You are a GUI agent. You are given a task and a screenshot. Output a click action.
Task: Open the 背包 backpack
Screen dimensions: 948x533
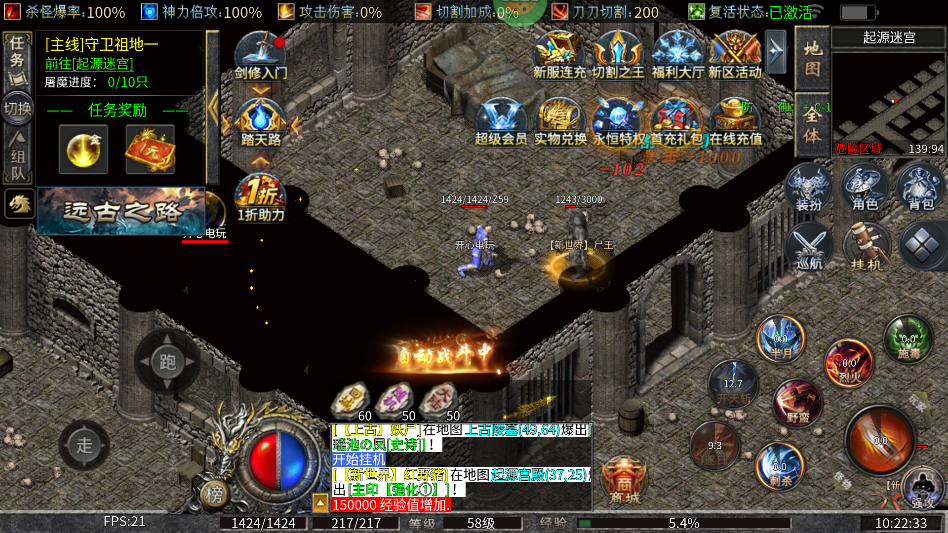(920, 187)
